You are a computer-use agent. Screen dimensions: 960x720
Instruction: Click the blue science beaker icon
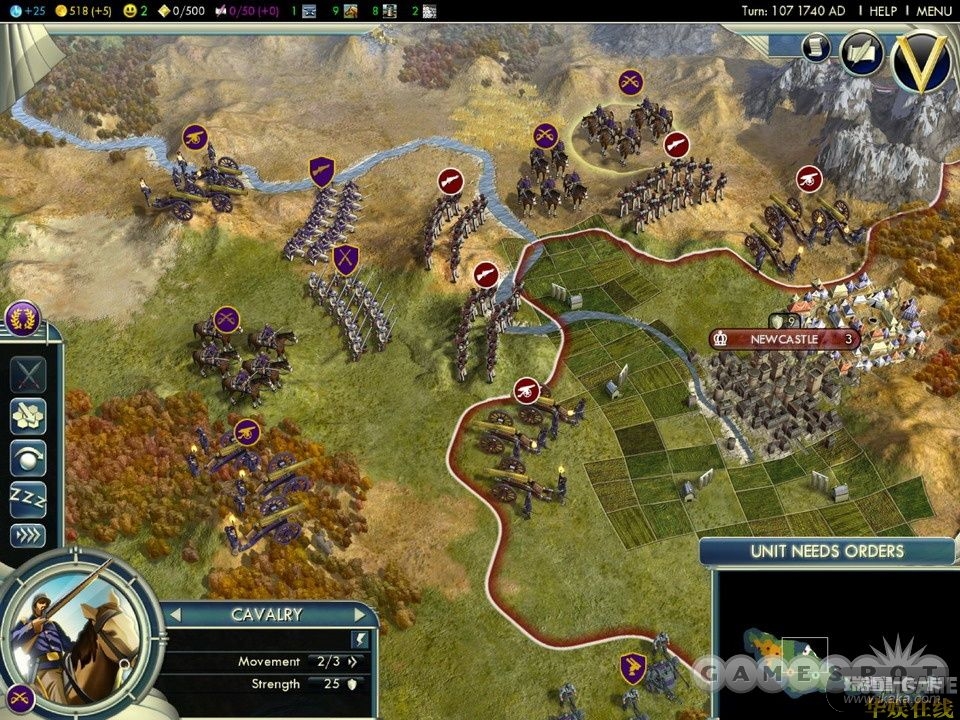[x=12, y=11]
